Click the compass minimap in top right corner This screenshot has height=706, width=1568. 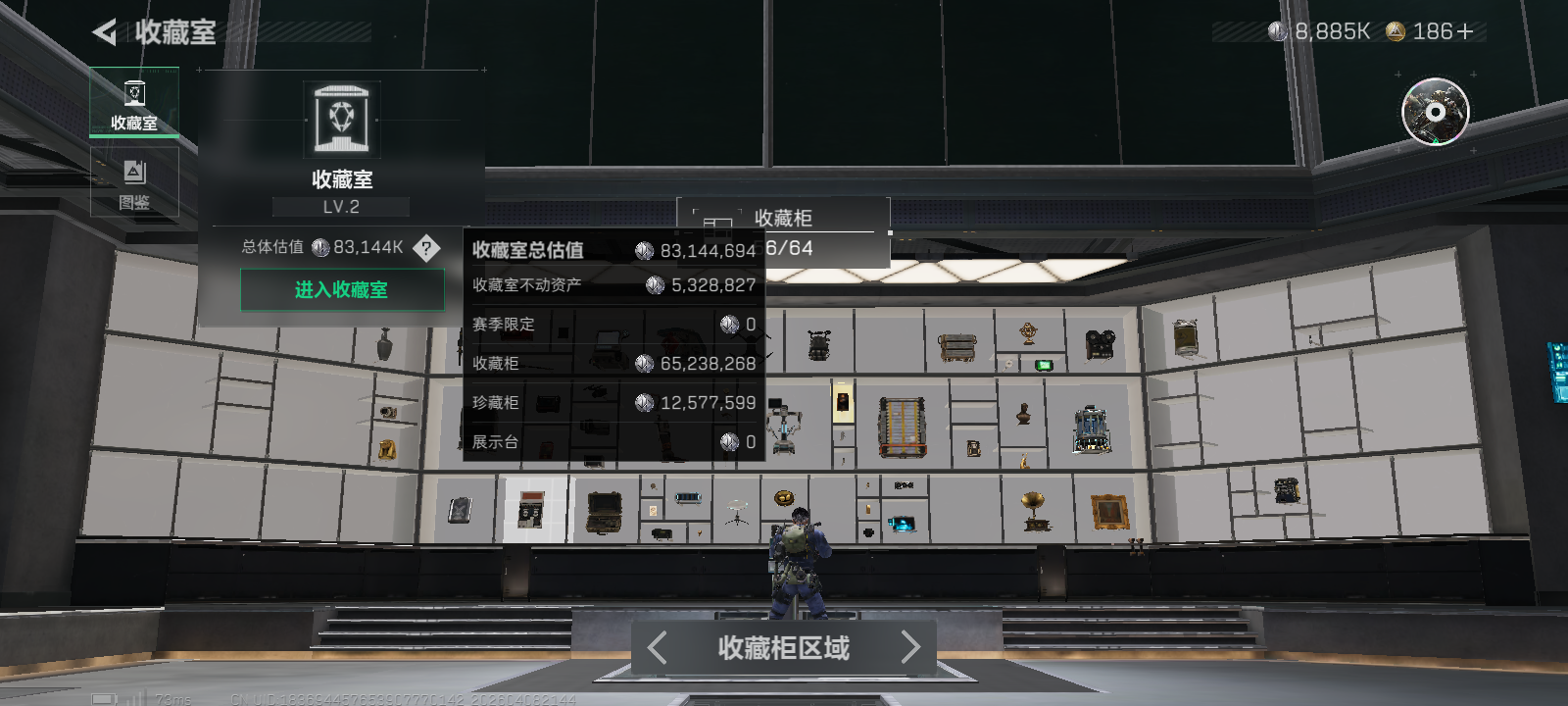[x=1434, y=113]
